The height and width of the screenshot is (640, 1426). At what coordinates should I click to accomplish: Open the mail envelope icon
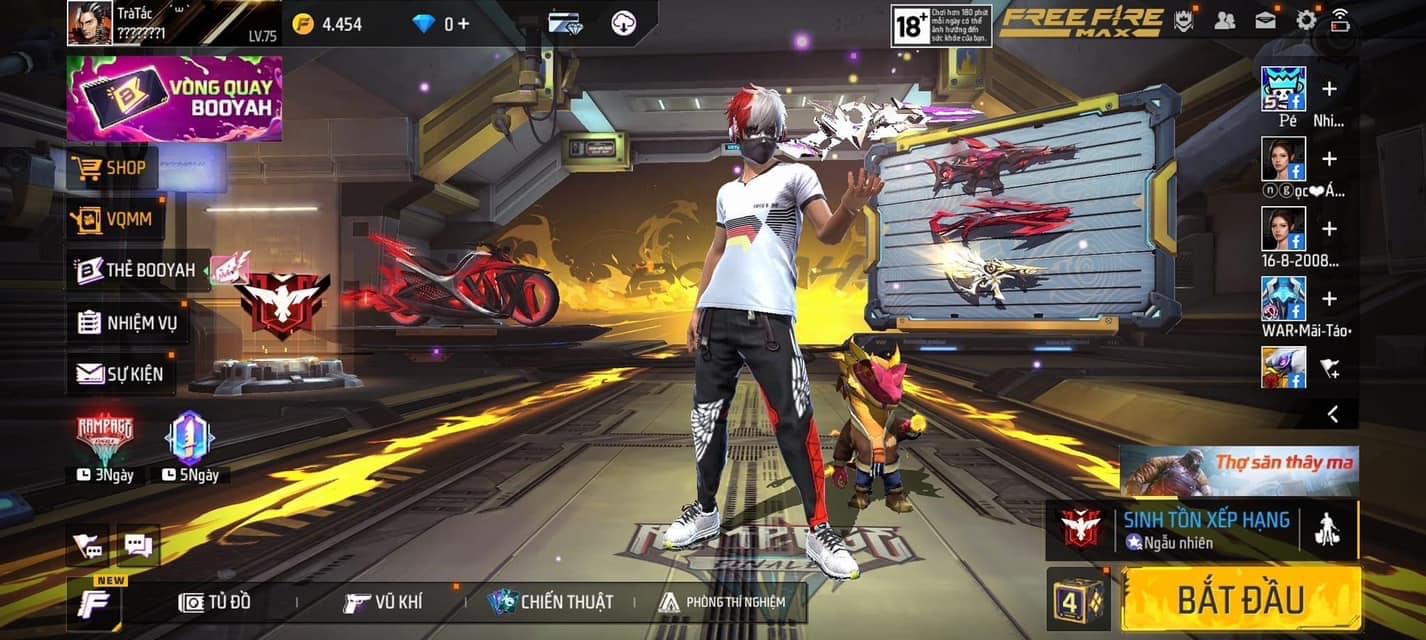(x=1265, y=20)
